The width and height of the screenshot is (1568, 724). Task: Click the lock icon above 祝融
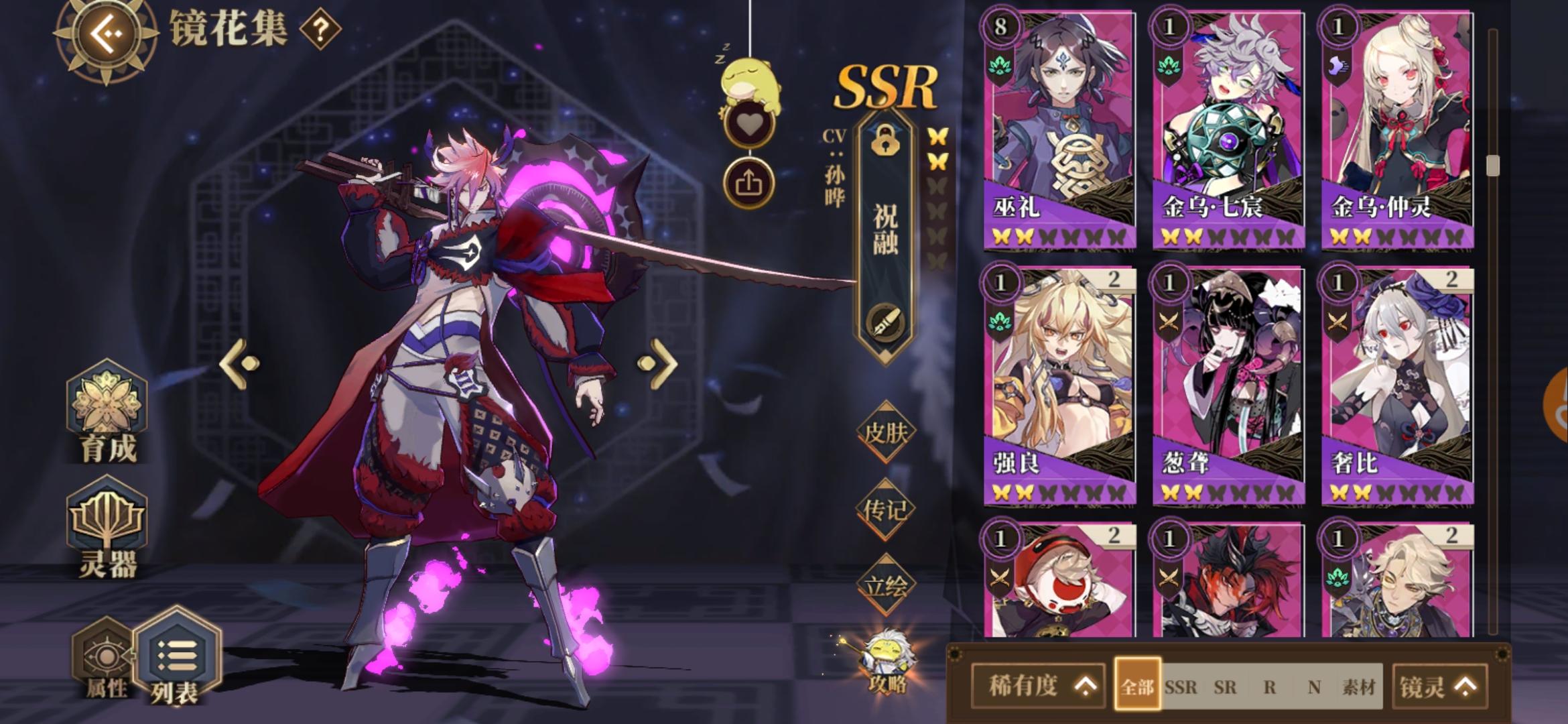885,144
